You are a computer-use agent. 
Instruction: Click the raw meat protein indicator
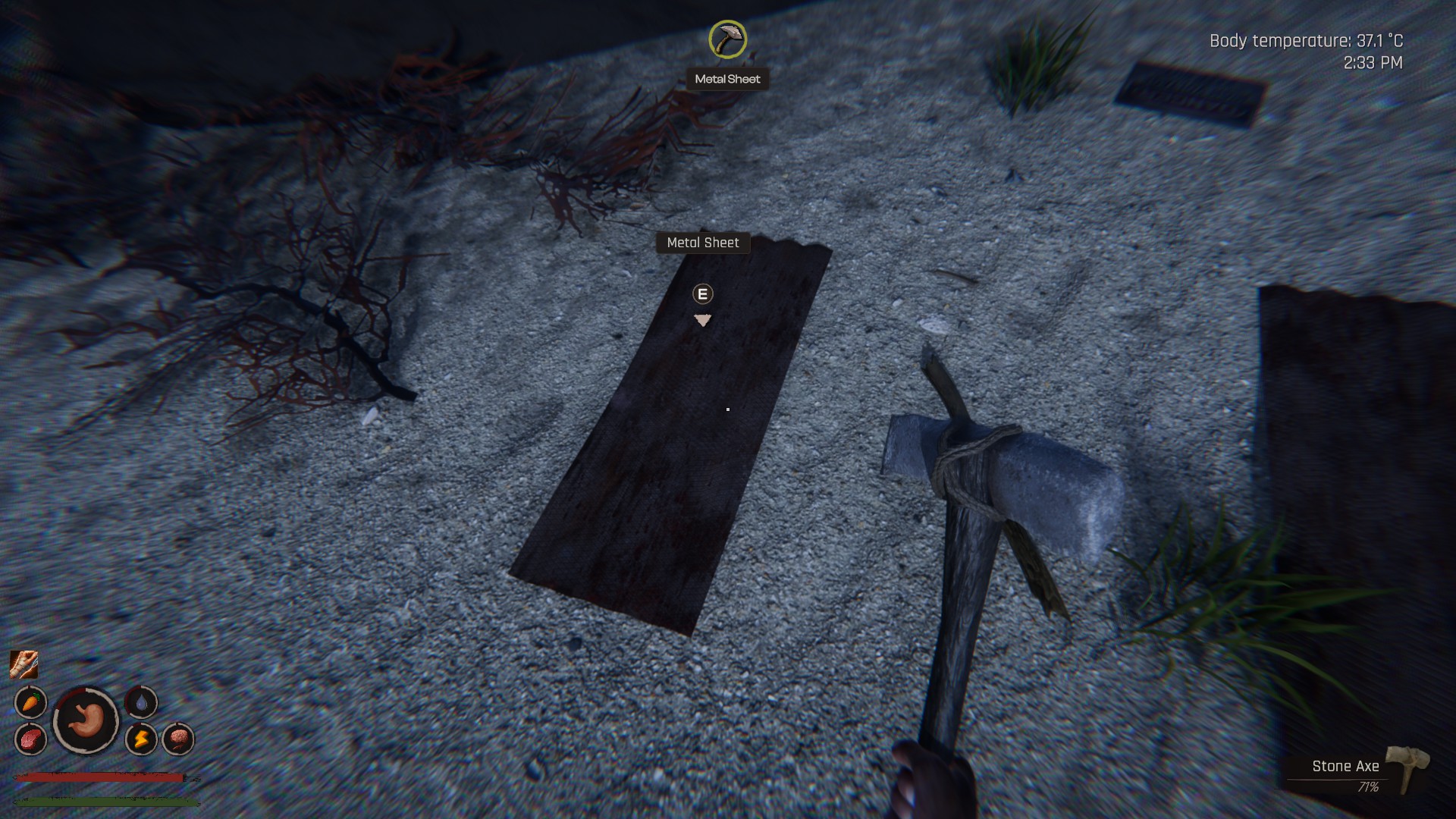pyautogui.click(x=30, y=739)
